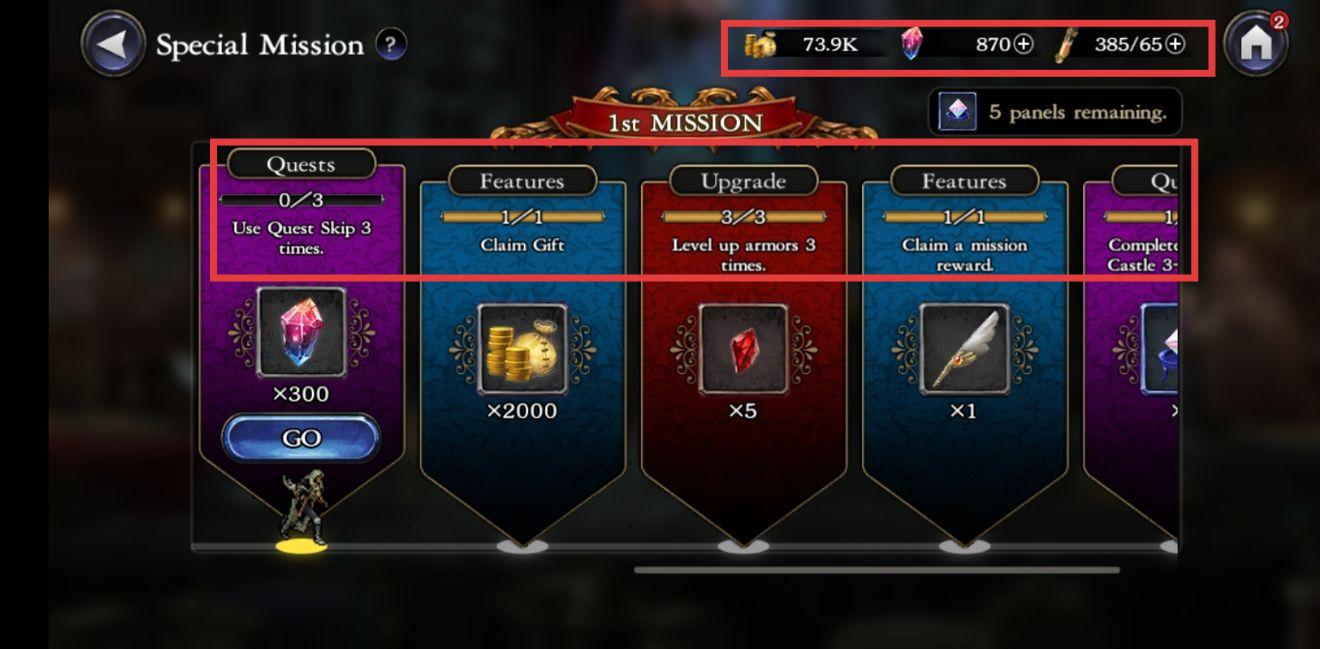
Task: Add more gems with the plus button
Action: pyautogui.click(x=1023, y=44)
